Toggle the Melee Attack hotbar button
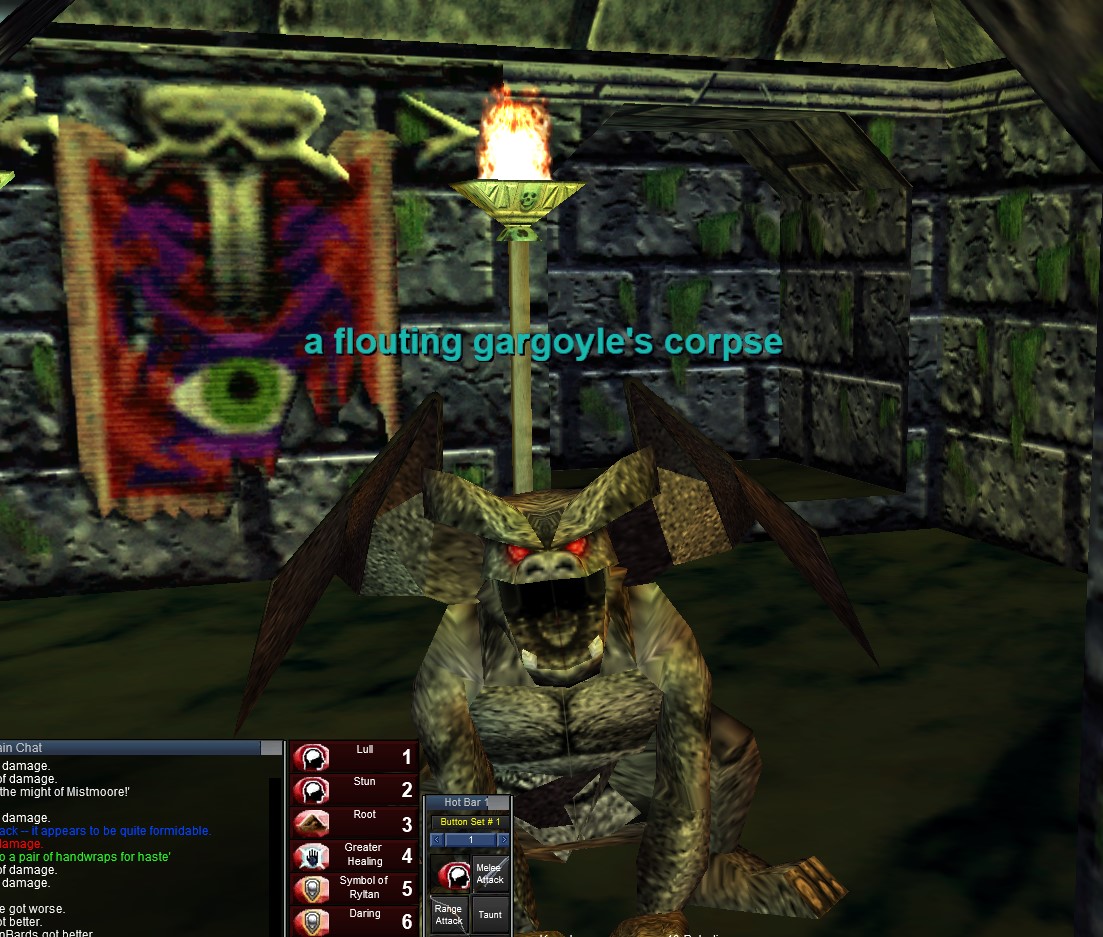The height and width of the screenshot is (937, 1103). [x=489, y=874]
